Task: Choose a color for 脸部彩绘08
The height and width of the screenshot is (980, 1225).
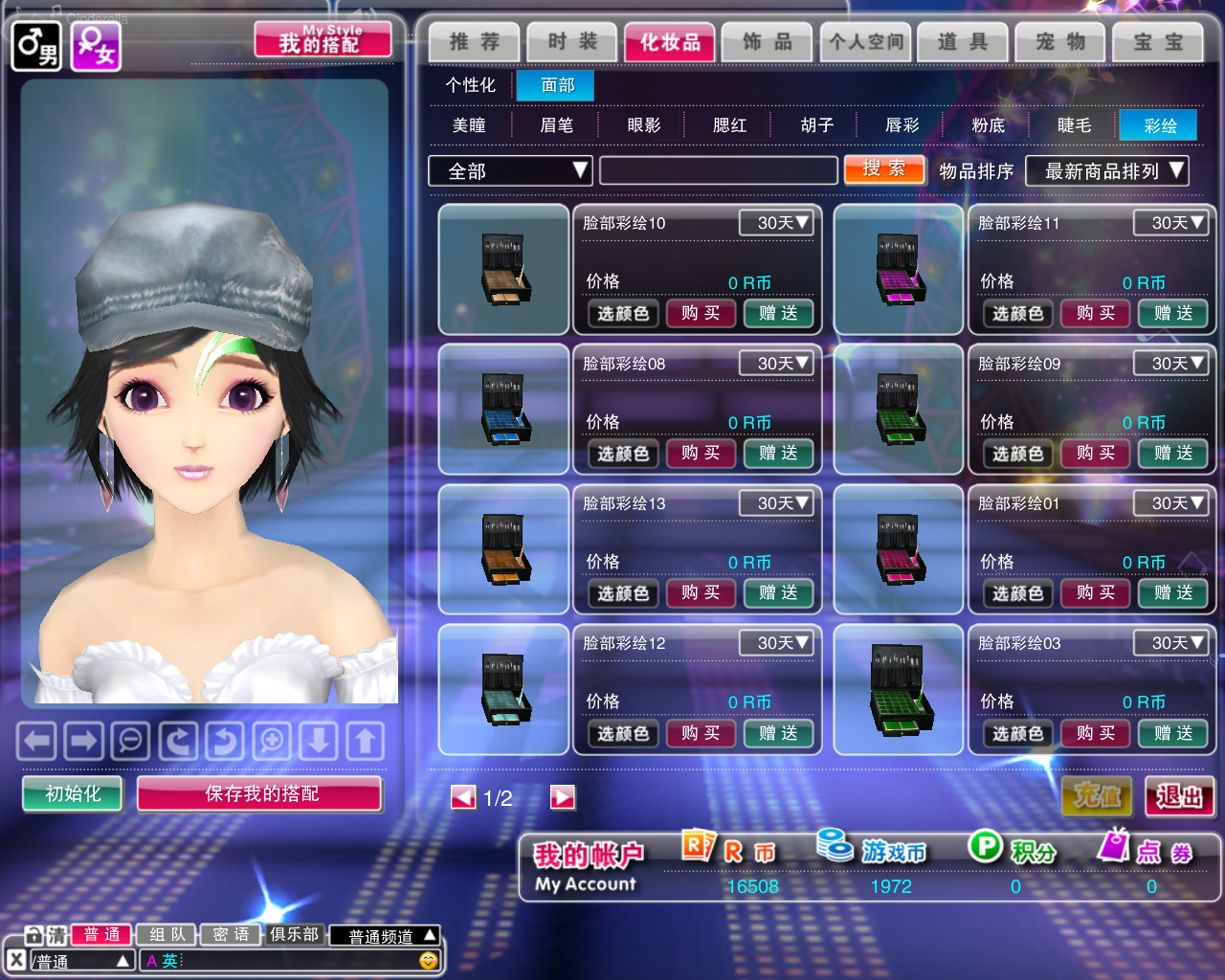Action: (623, 454)
